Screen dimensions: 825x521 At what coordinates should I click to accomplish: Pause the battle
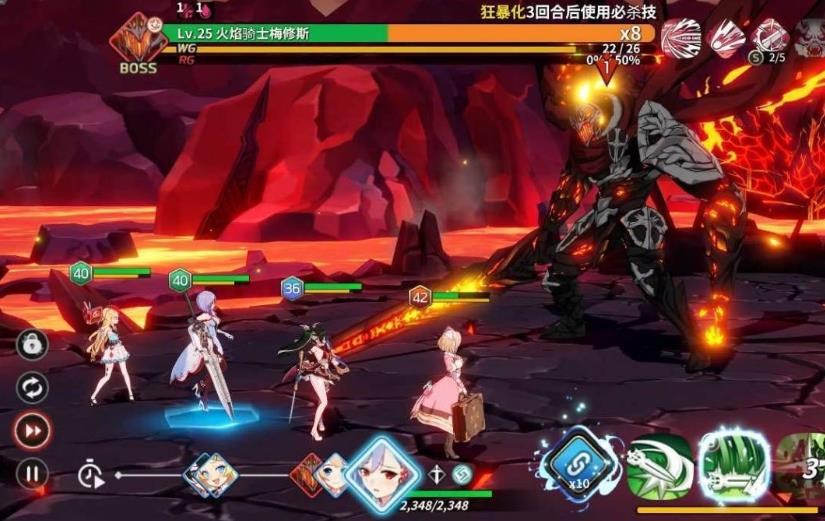click(x=32, y=473)
